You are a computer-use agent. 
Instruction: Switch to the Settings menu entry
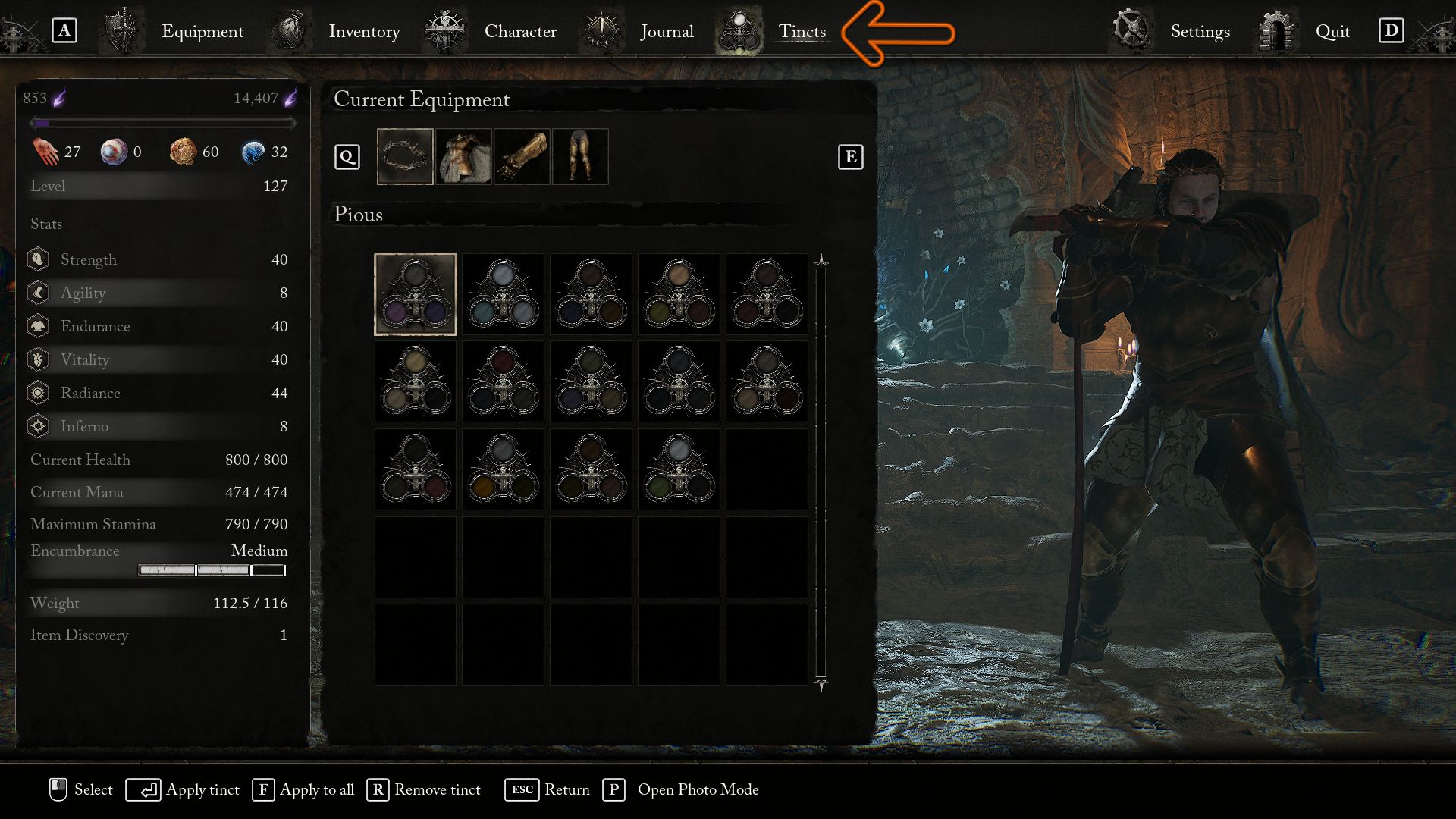tap(1199, 32)
